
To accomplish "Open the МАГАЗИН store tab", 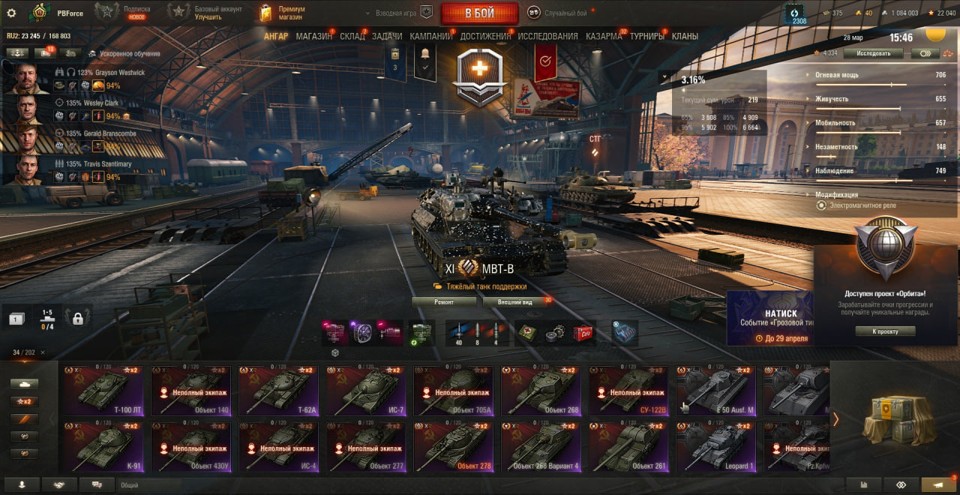I will (314, 36).
